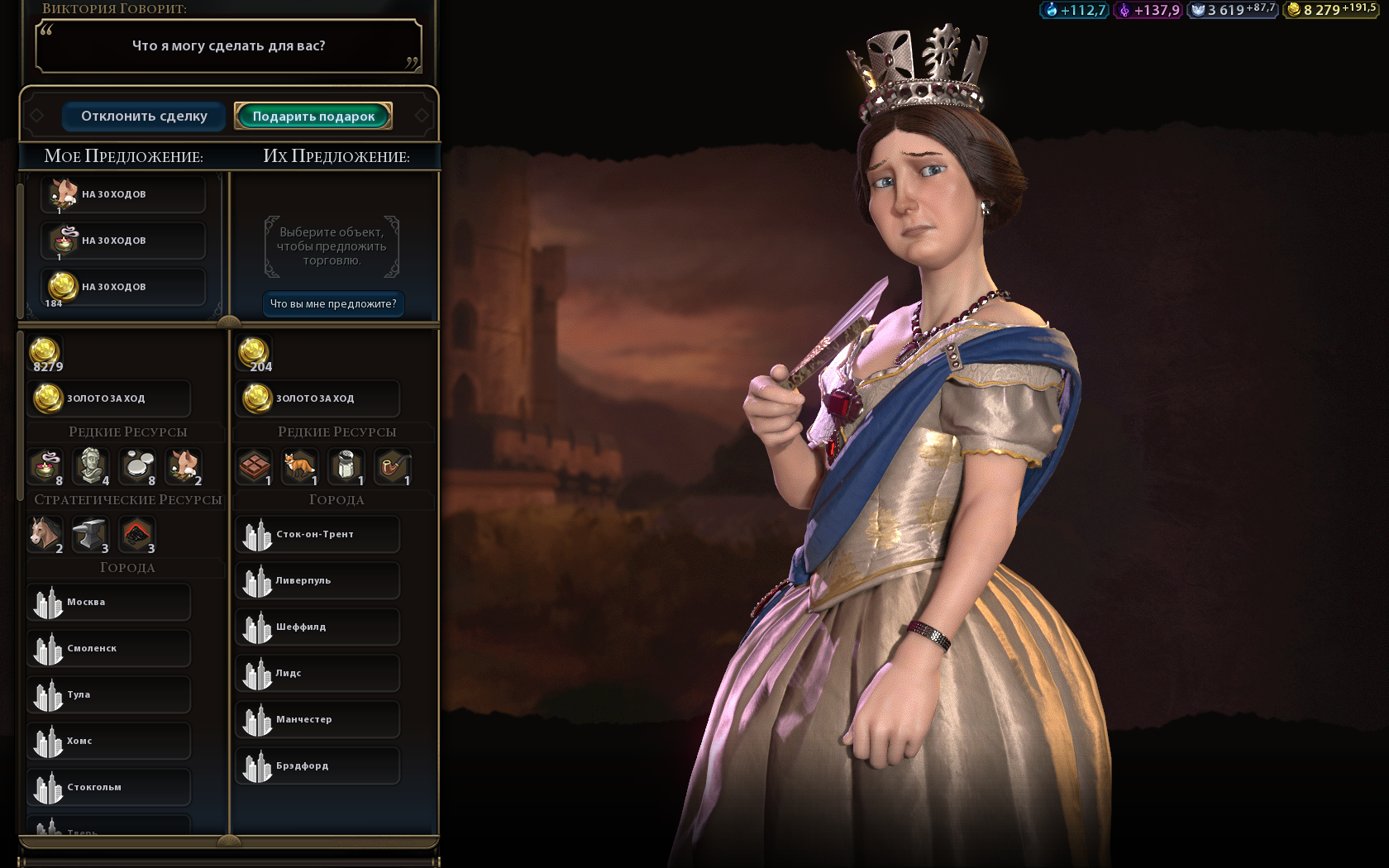Select Тула from my cities list
Screen dimensions: 1389x868
click(x=109, y=694)
